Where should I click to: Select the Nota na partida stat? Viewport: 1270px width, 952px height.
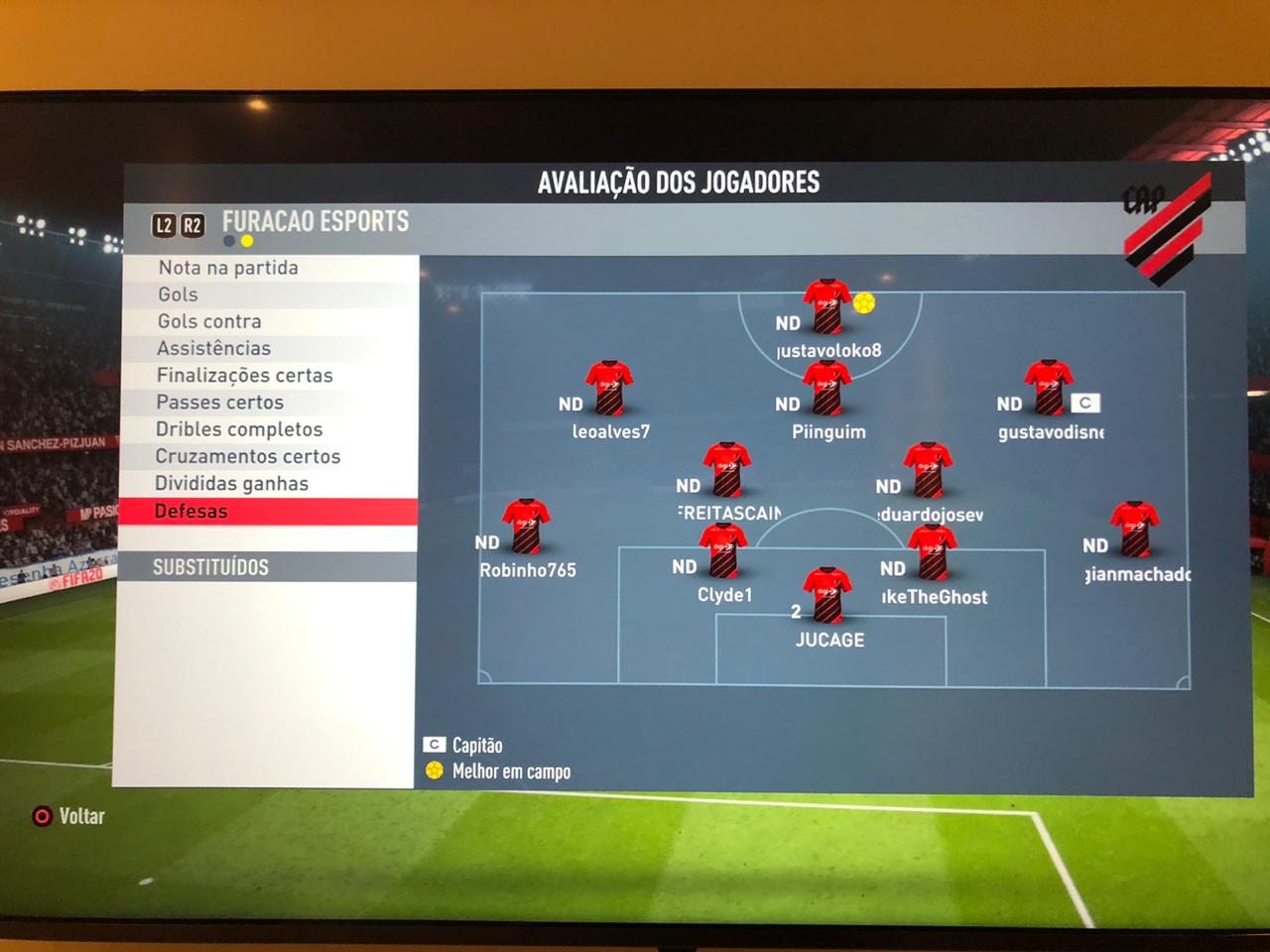[228, 268]
